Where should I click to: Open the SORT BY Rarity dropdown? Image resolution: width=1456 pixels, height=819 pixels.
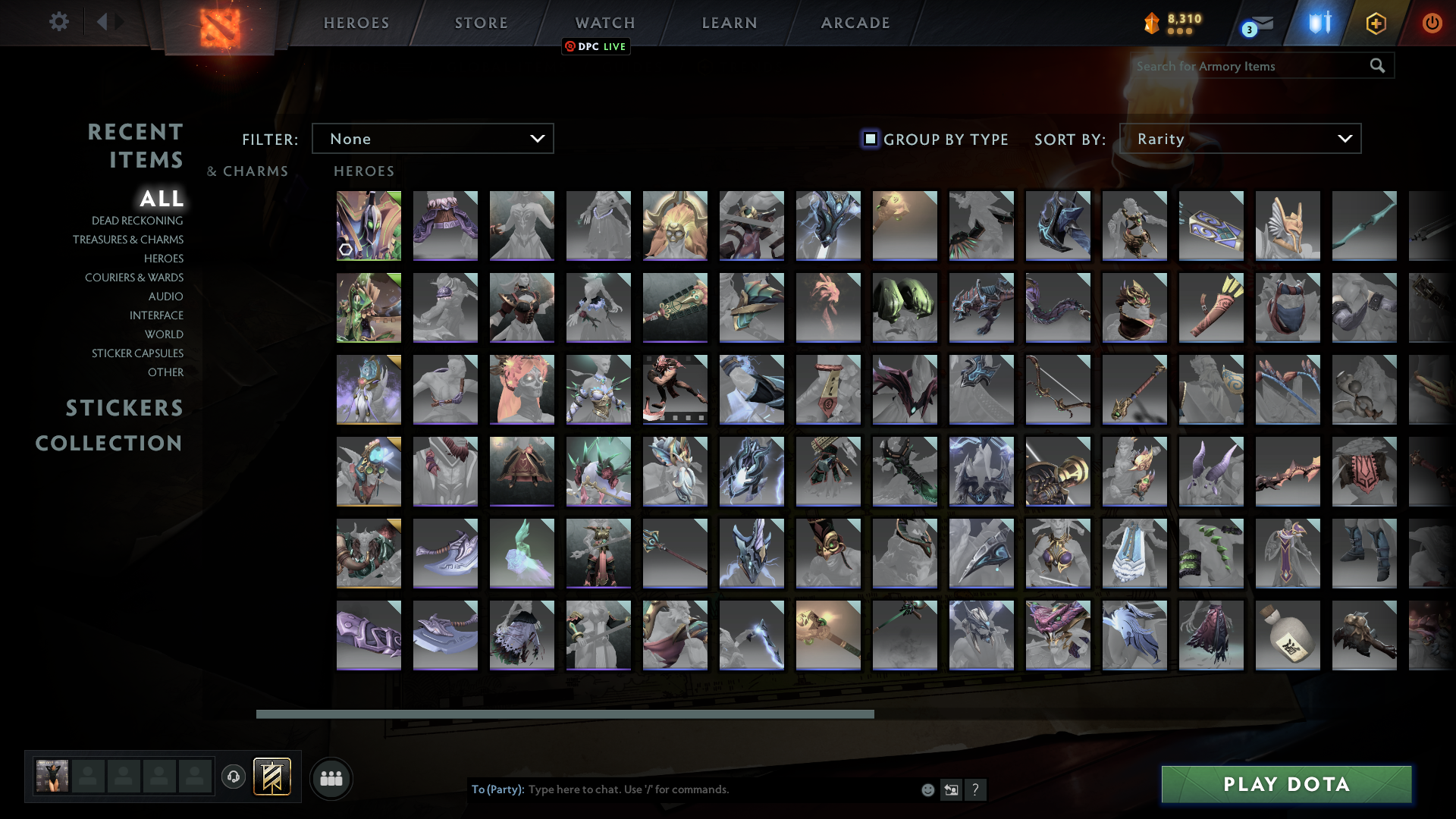1239,138
